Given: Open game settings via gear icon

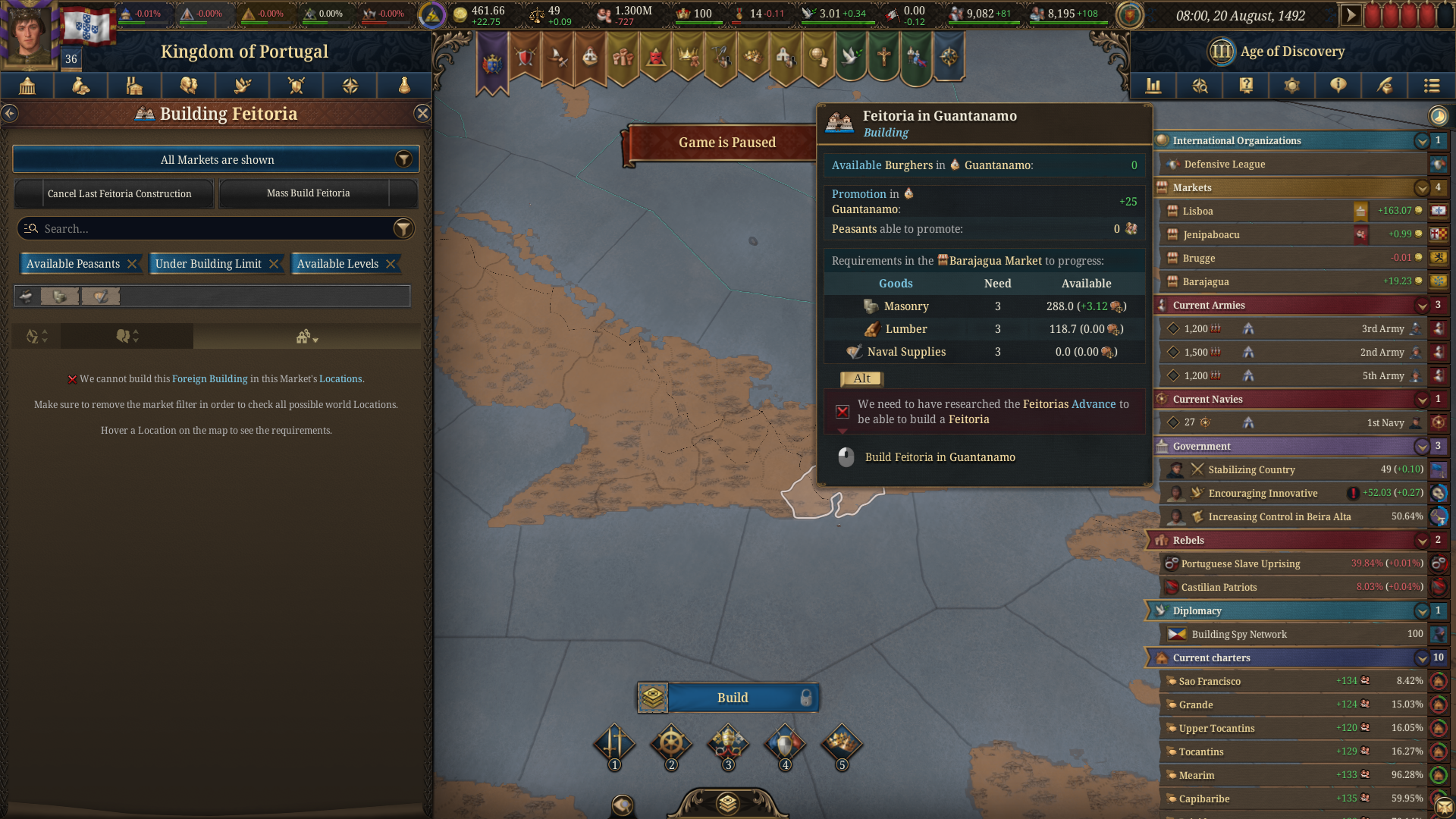Looking at the screenshot, I should tap(1292, 86).
